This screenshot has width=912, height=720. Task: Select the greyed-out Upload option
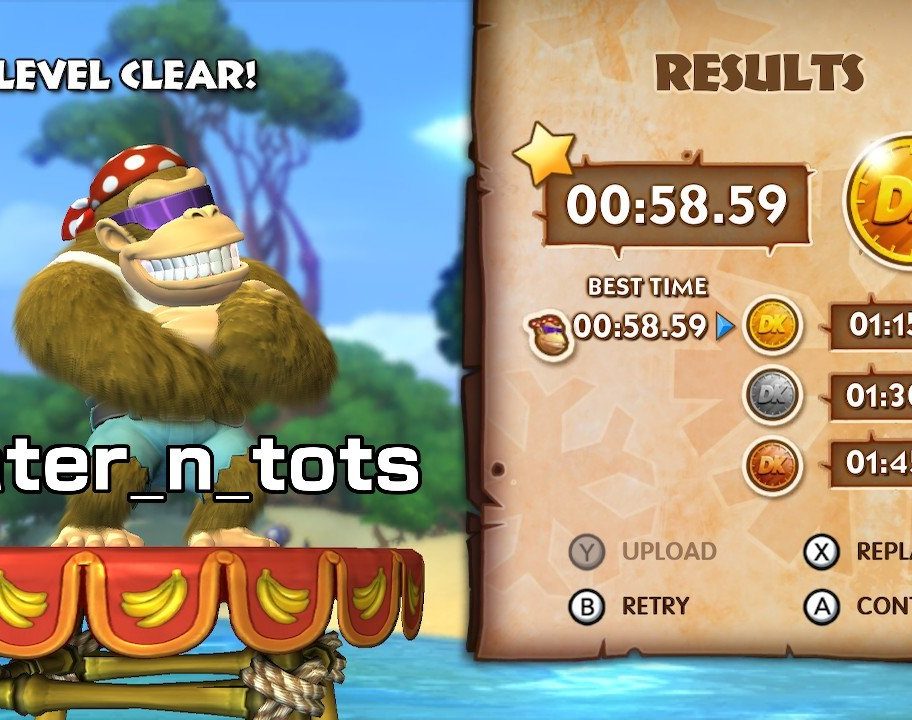tap(643, 551)
